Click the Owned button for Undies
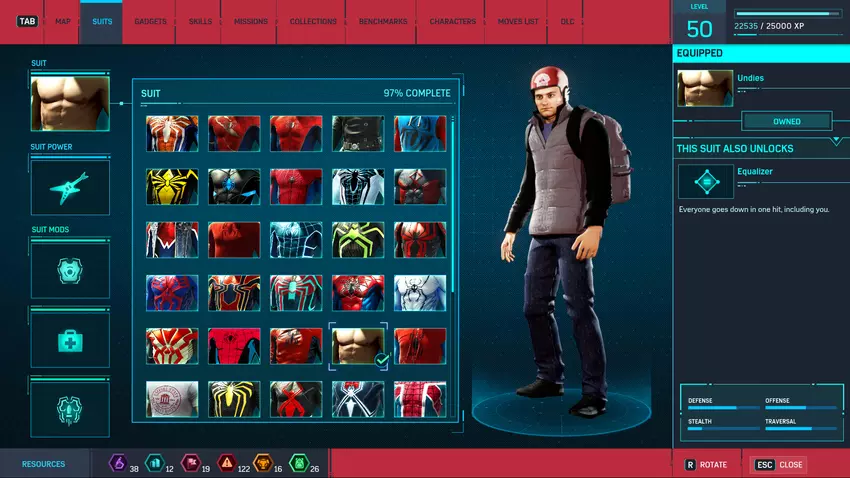Image resolution: width=850 pixels, height=478 pixels. 786,121
